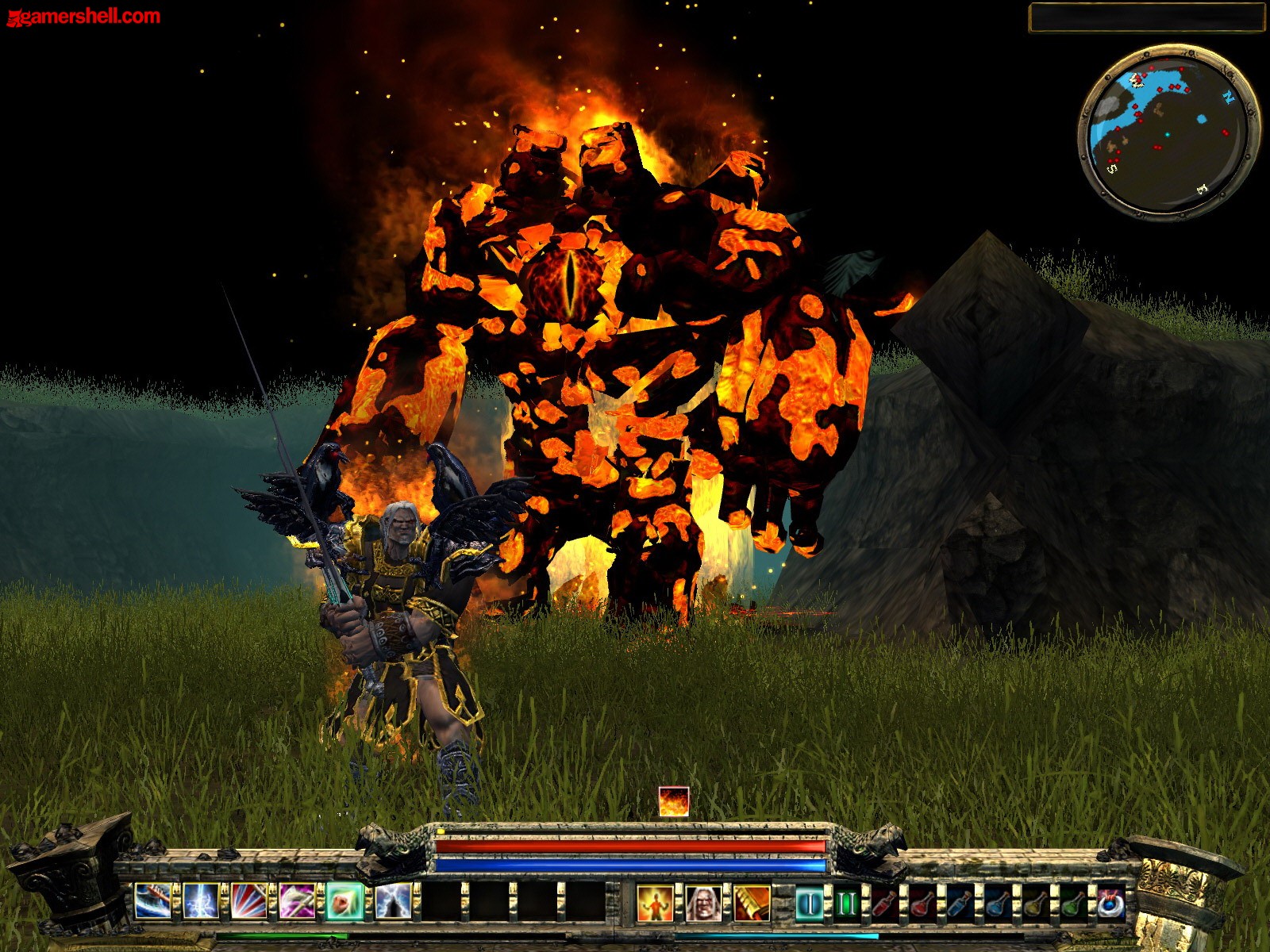Switch to weapon set I
The width and height of the screenshot is (1270, 952).
tap(809, 904)
